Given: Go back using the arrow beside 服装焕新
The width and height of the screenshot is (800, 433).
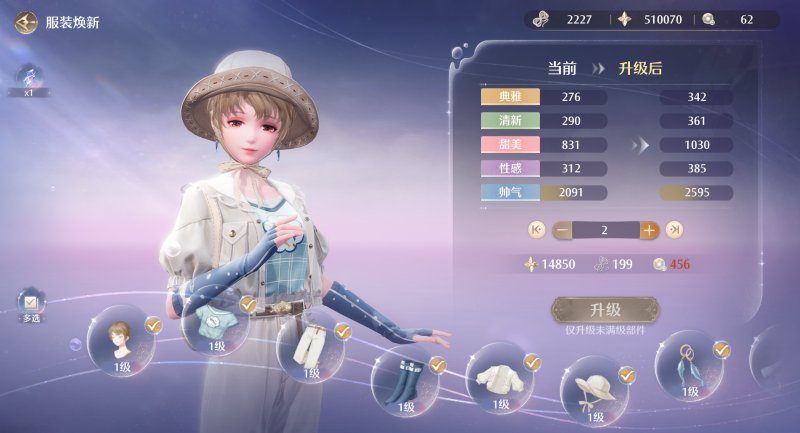Looking at the screenshot, I should tap(26, 20).
